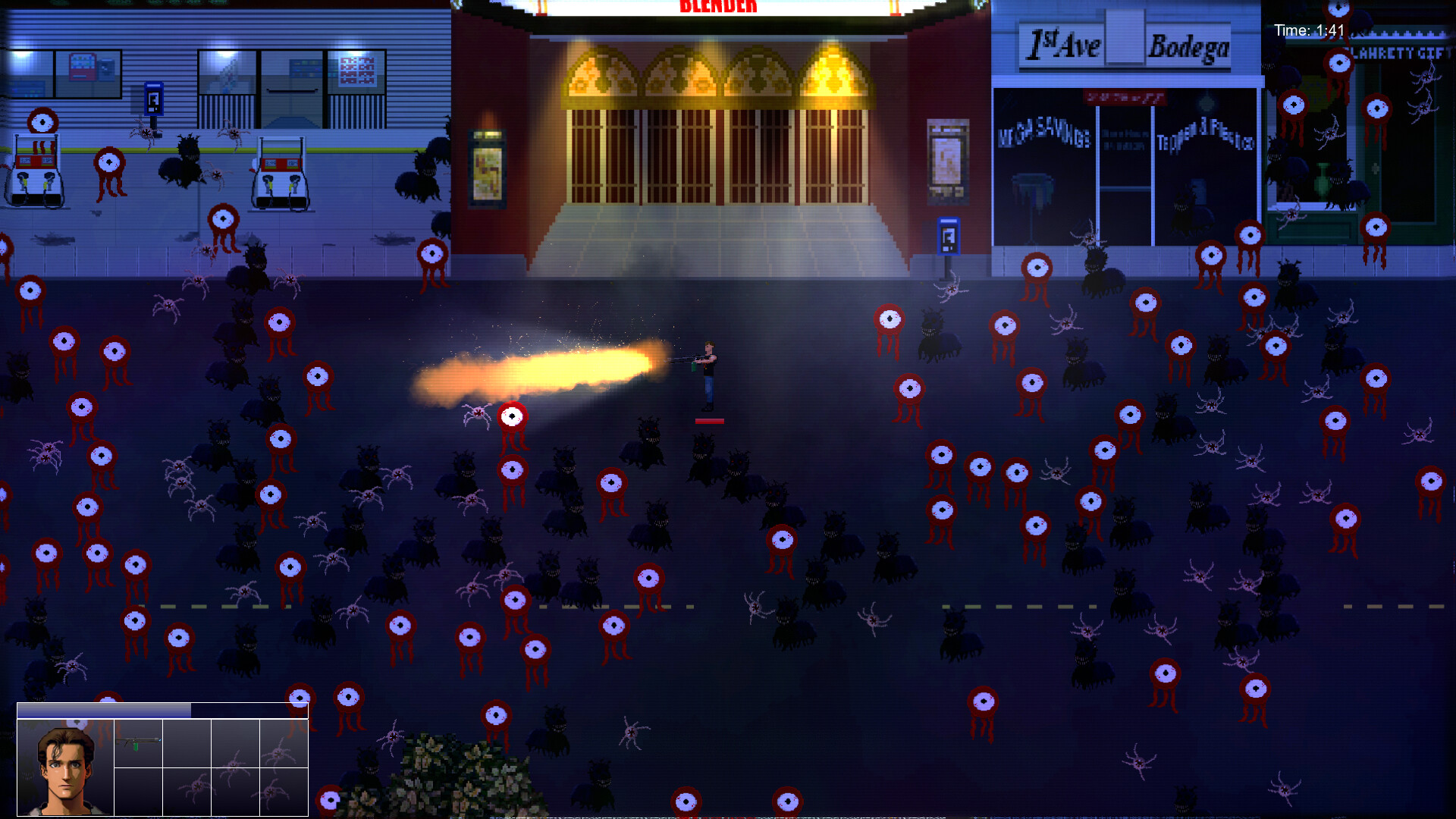Screen dimensions: 1456x819
Task: Click the eyeball enemy caught in the flames
Action: coord(512,416)
